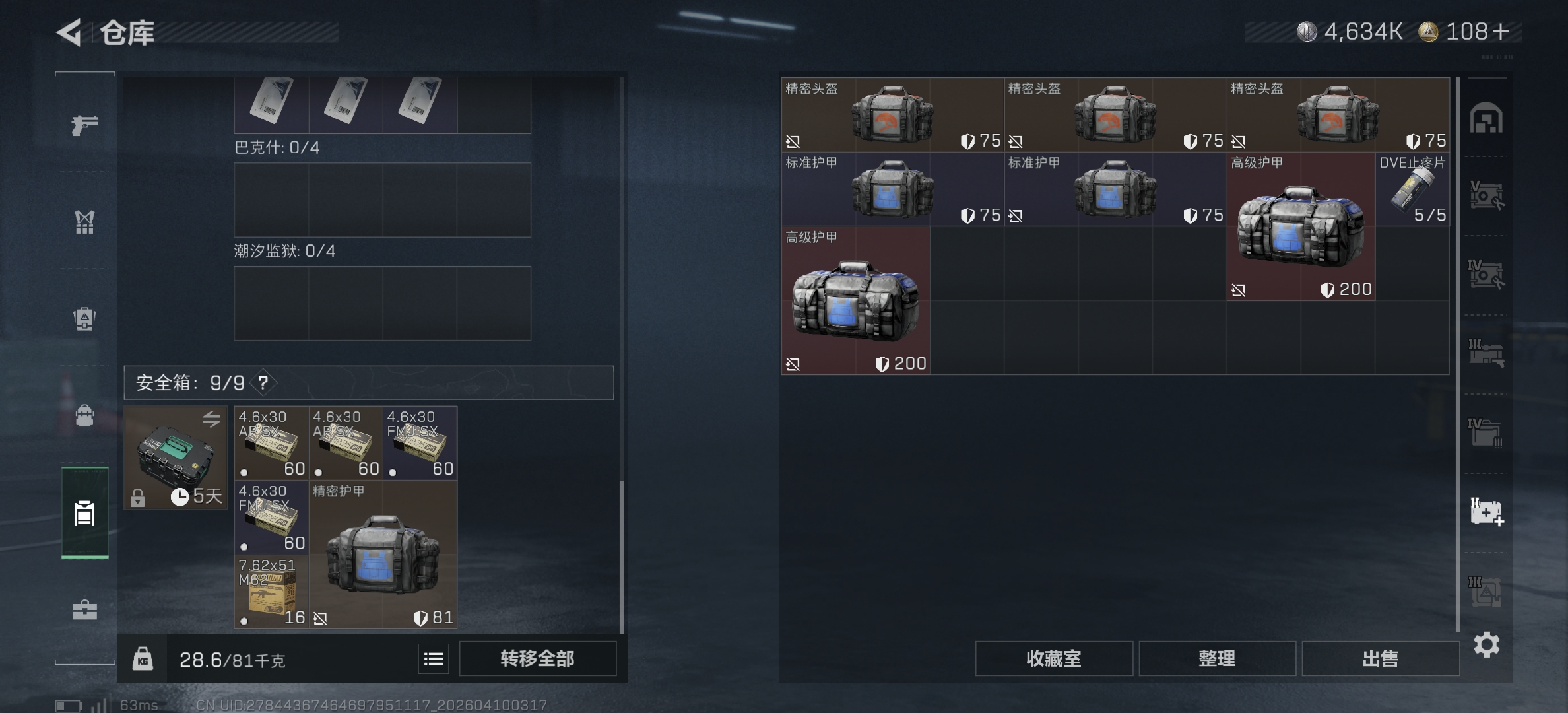Click the 出售 sell button
Screen dimensions: 1568x713
pyautogui.click(x=1380, y=658)
